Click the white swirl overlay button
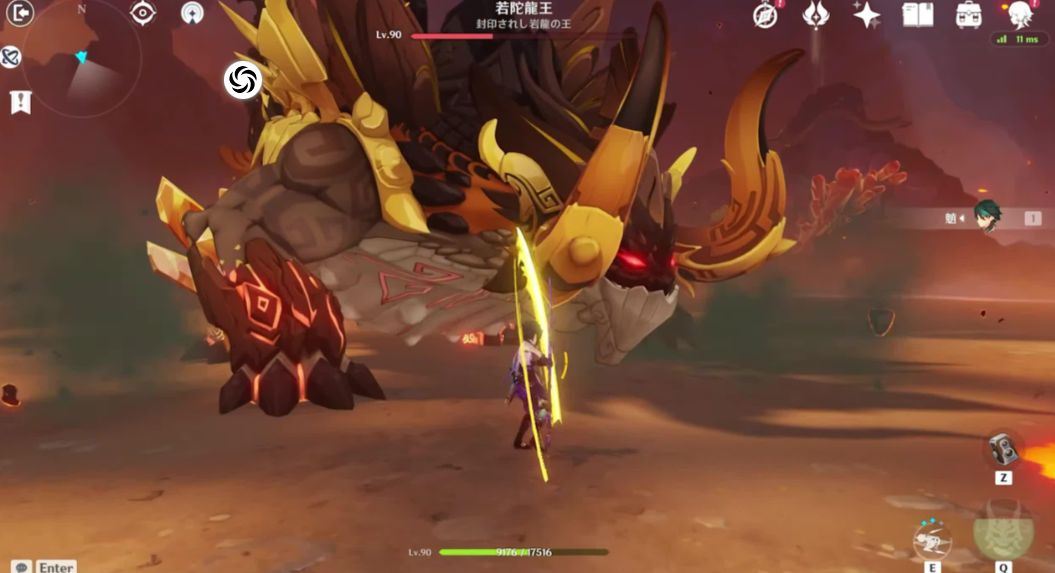1055x573 pixels. tap(242, 80)
